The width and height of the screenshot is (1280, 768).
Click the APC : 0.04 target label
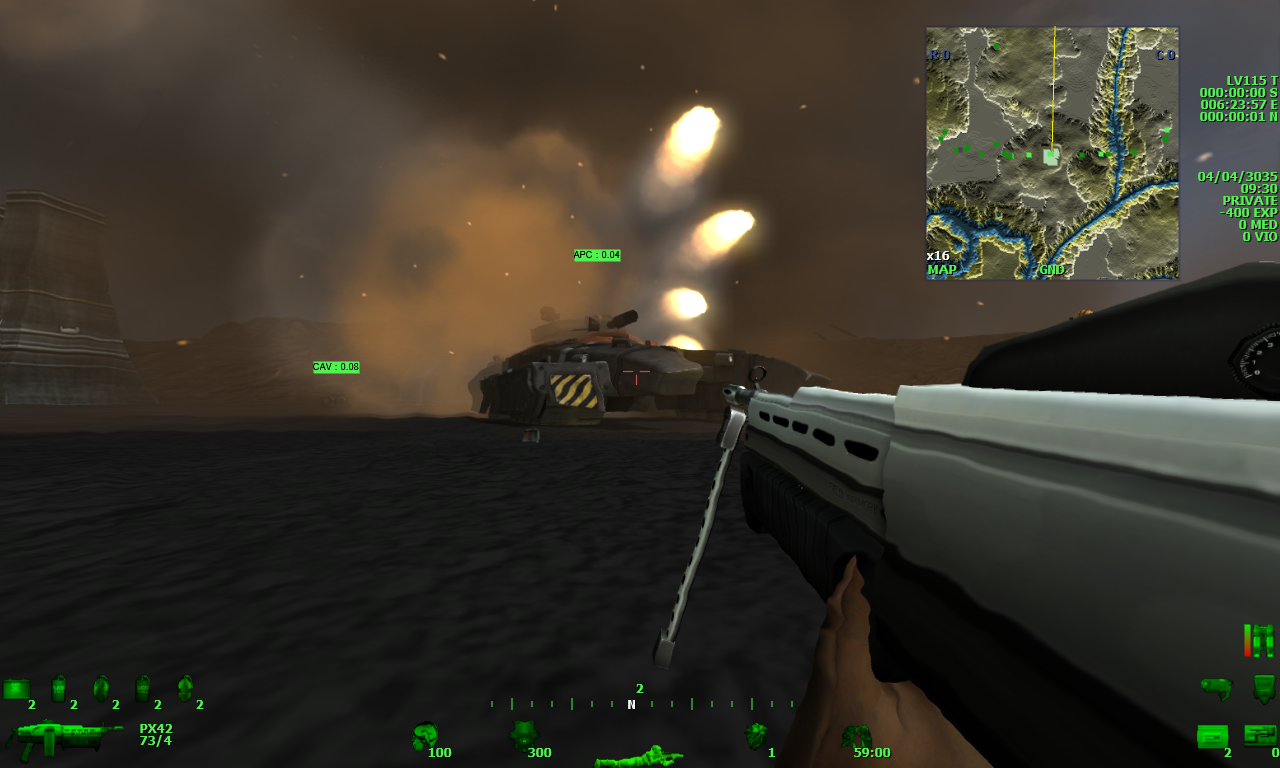[x=595, y=256]
